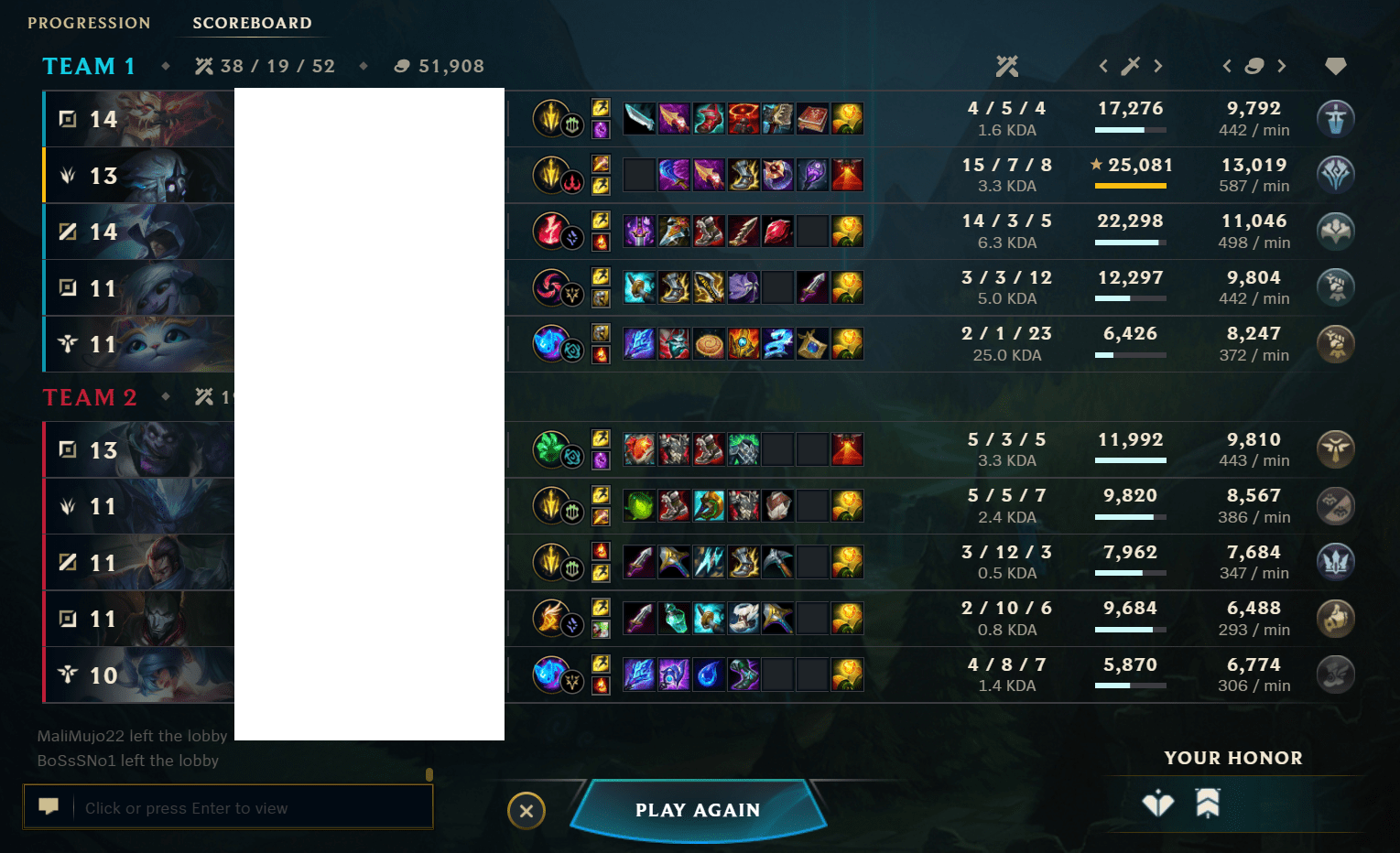1400x853 pixels.
Task: Click the gold damage bar under 25,081
Action: (x=1130, y=186)
